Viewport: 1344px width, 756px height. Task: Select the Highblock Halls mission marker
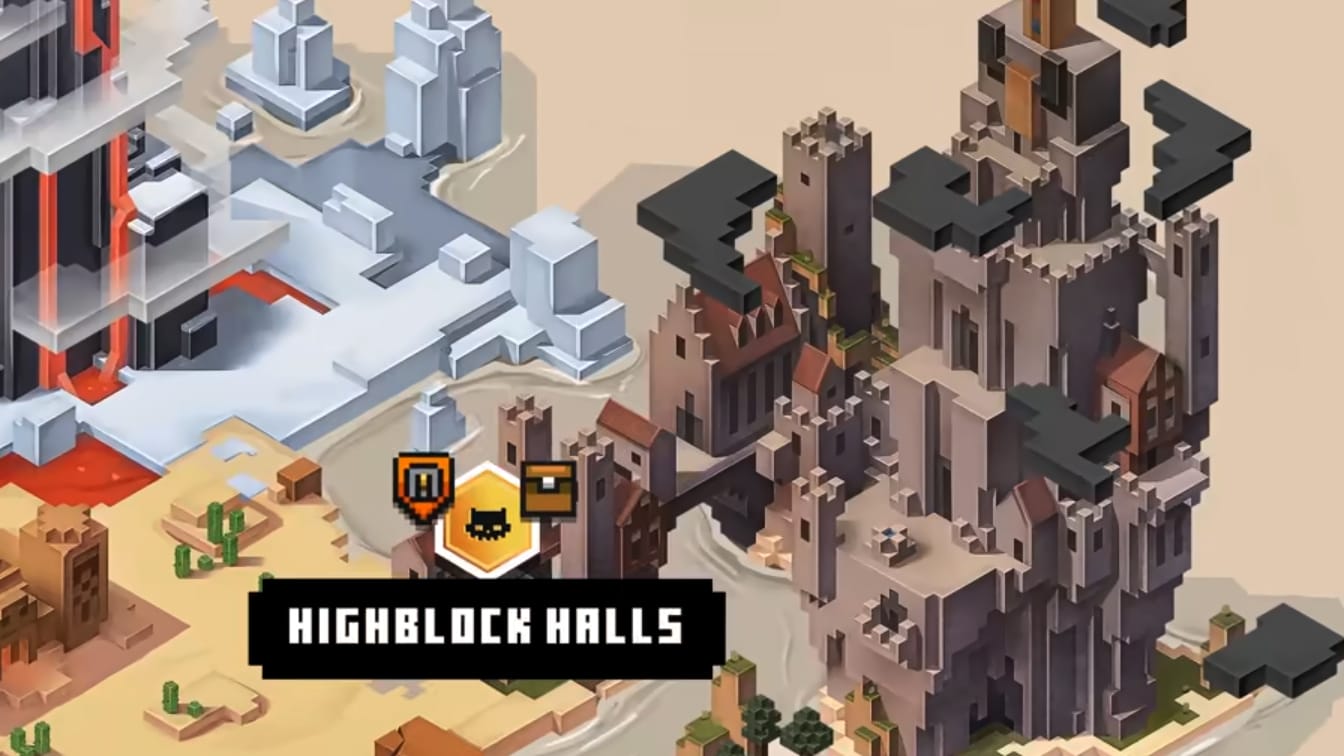(487, 520)
